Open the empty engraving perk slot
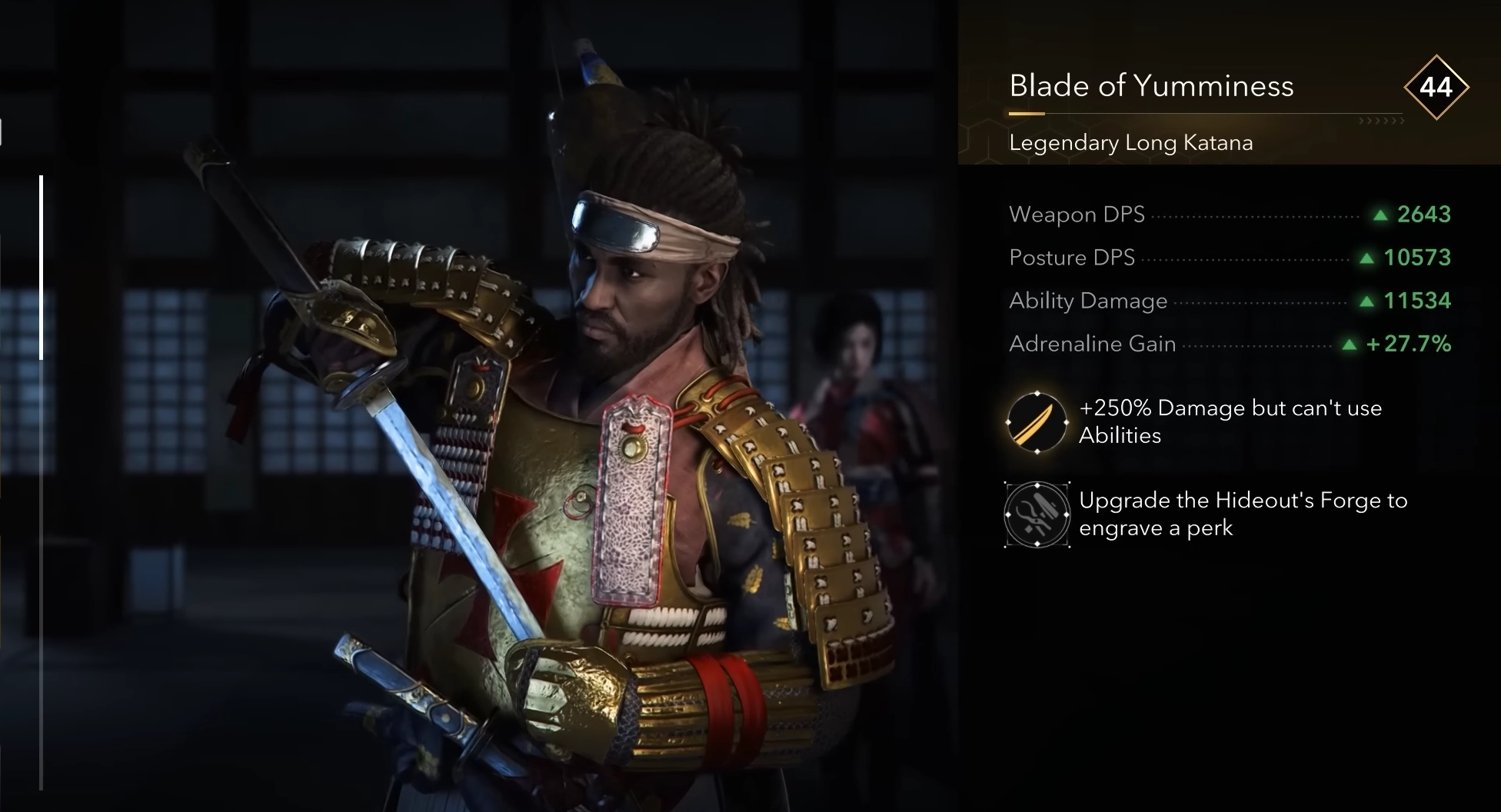This screenshot has width=1501, height=812. pyautogui.click(x=1037, y=514)
